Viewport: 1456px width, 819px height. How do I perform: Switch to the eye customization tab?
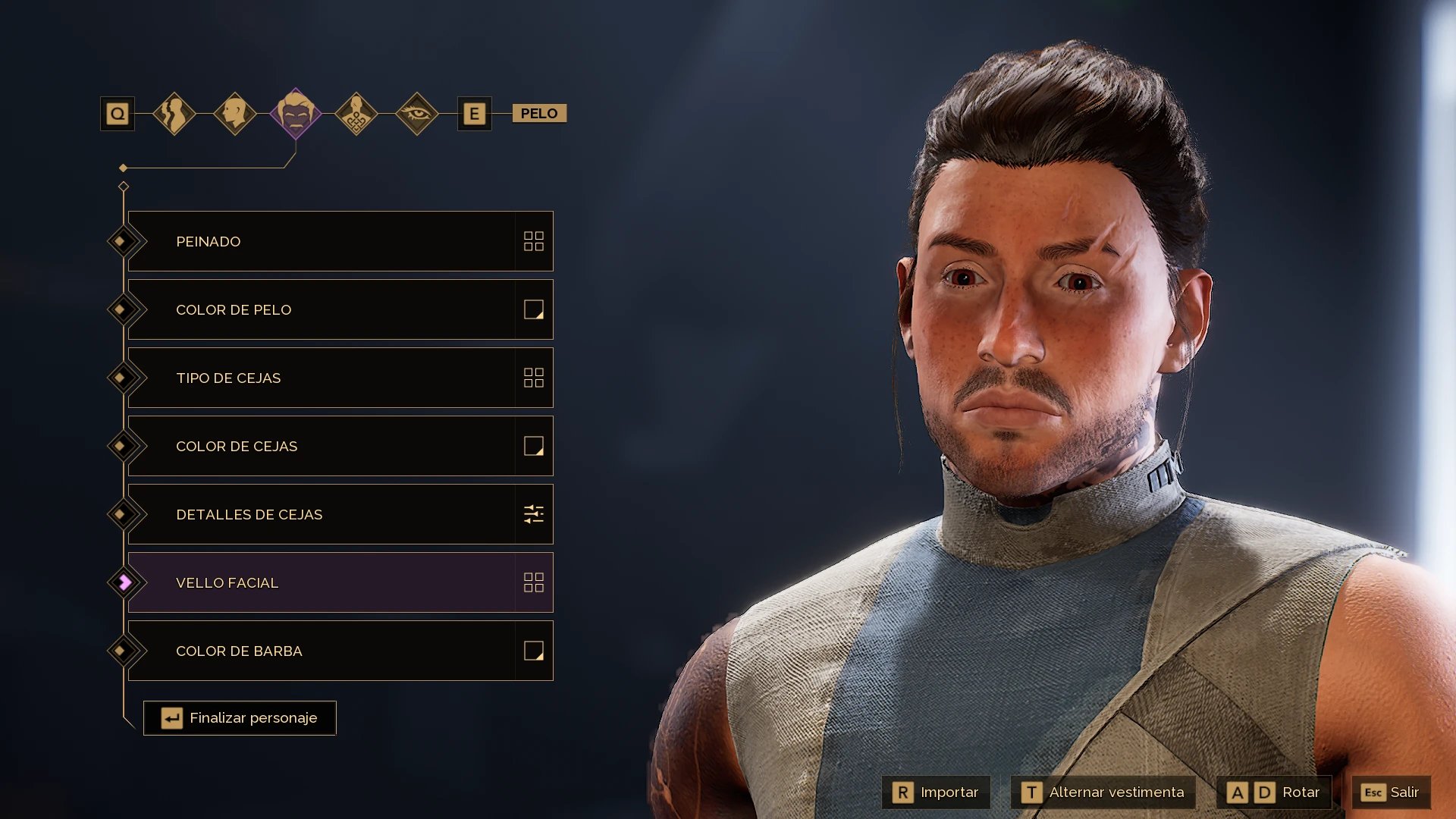417,114
